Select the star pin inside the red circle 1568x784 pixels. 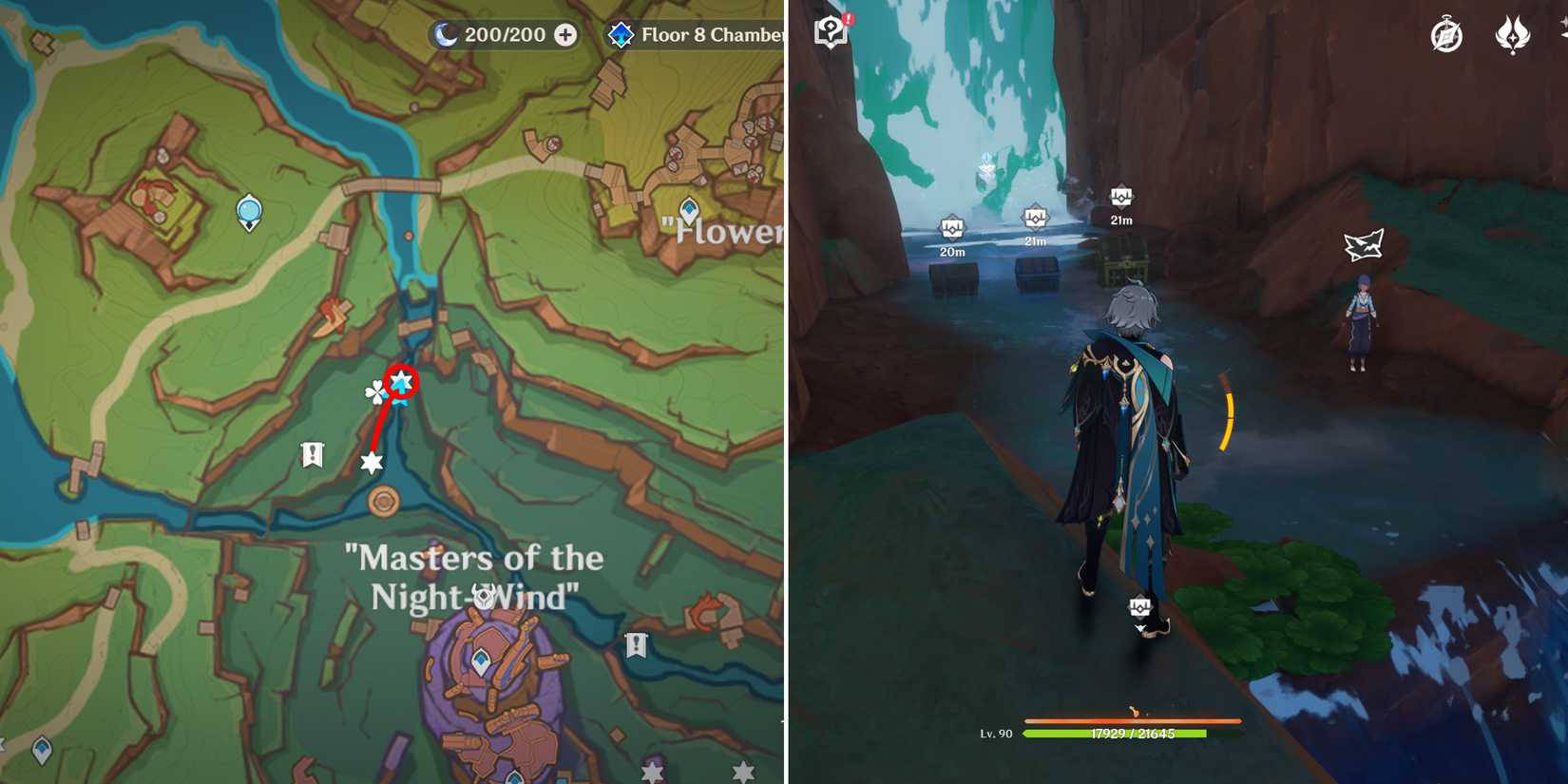(403, 381)
